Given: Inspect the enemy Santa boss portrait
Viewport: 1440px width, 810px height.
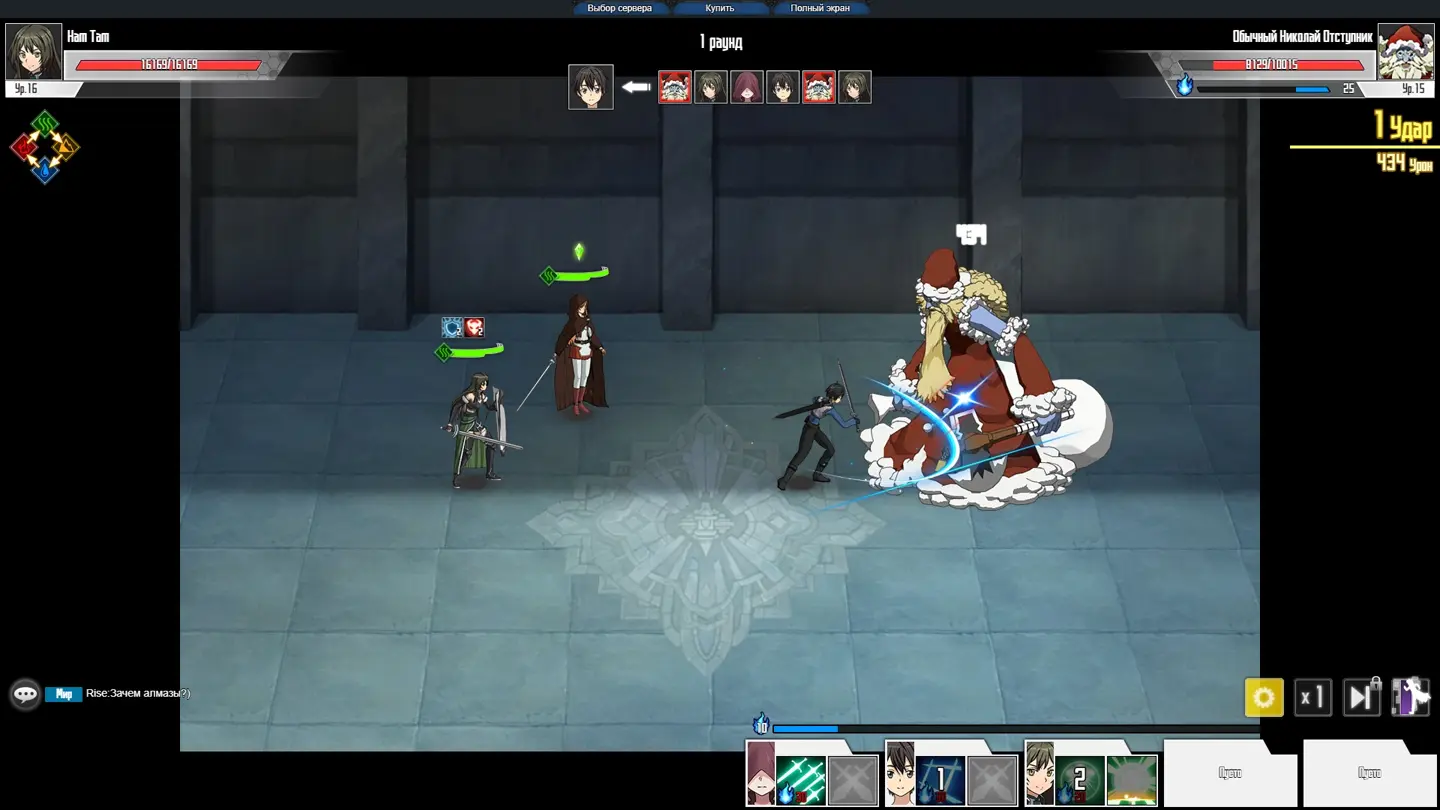Looking at the screenshot, I should pyautogui.click(x=1405, y=52).
